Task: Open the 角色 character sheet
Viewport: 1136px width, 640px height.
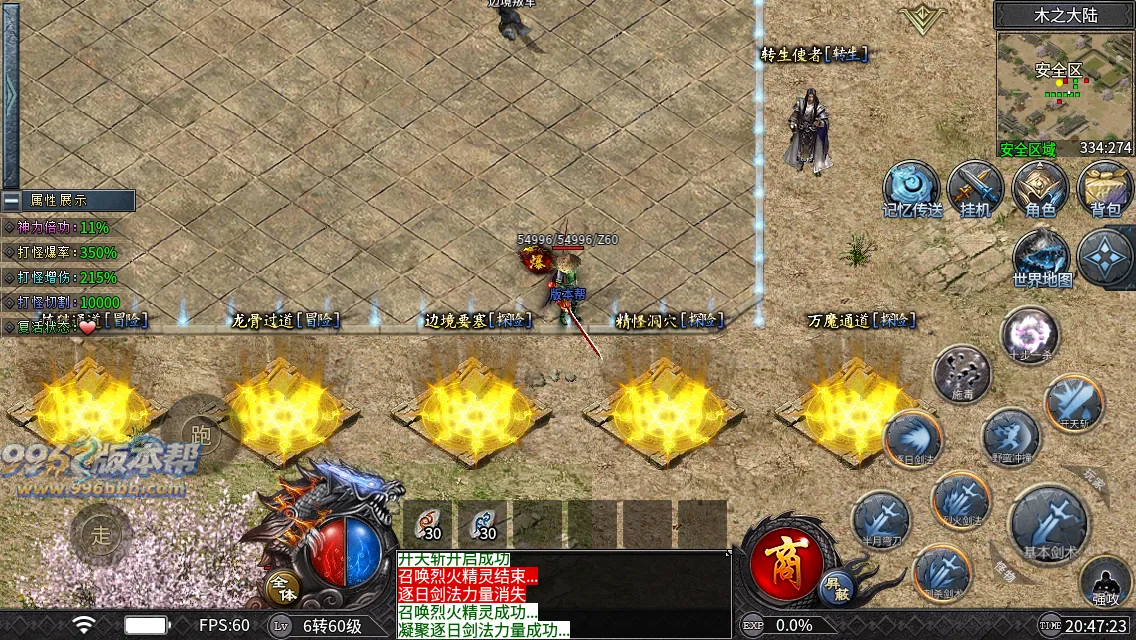Action: tap(1040, 188)
